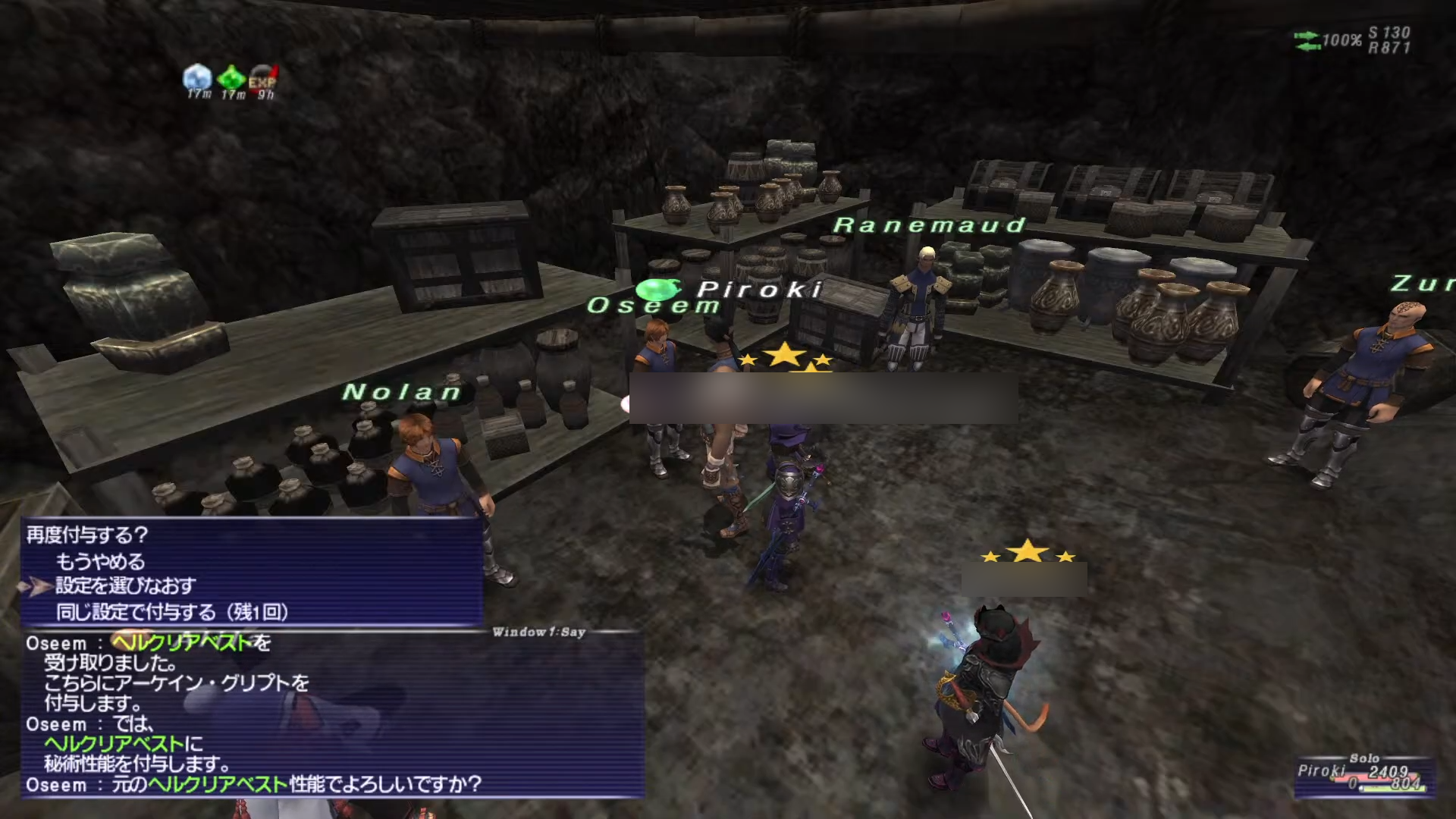Pick 同じ設定で付与する (残1回)
This screenshot has height=819, width=1456.
point(171,612)
